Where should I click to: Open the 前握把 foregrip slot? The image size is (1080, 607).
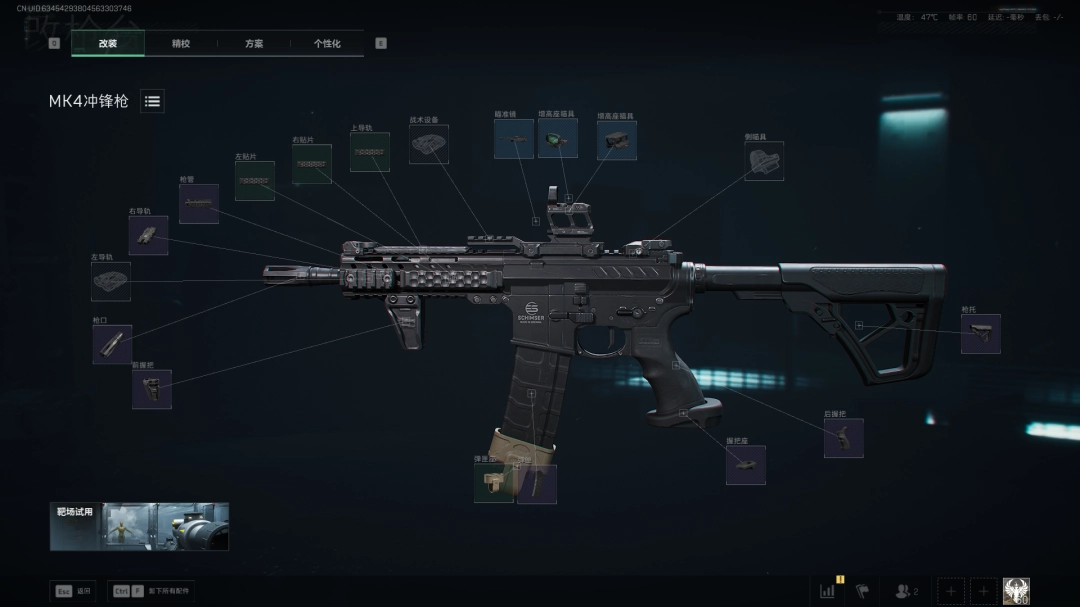click(152, 389)
